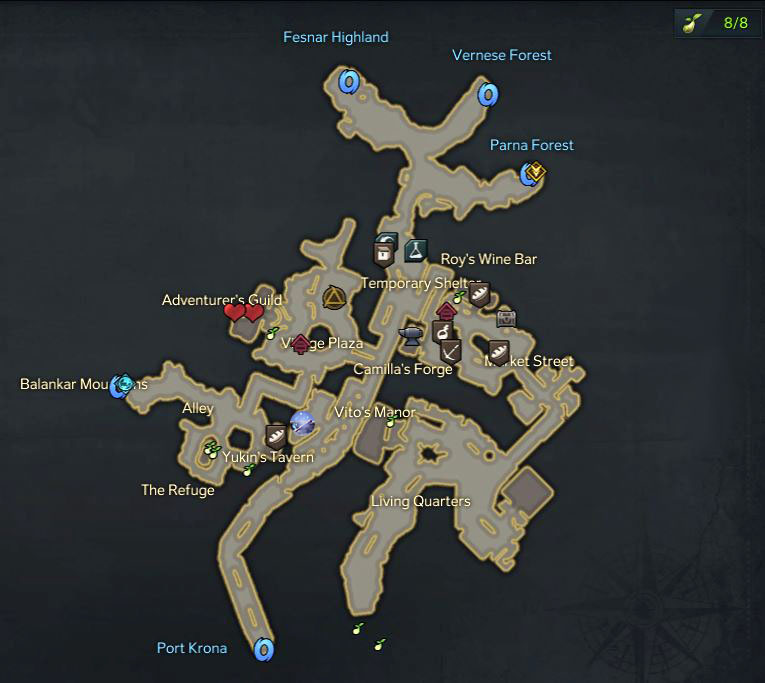Choose the Balankar Mountains portal marker
The image size is (765, 683).
click(x=122, y=384)
